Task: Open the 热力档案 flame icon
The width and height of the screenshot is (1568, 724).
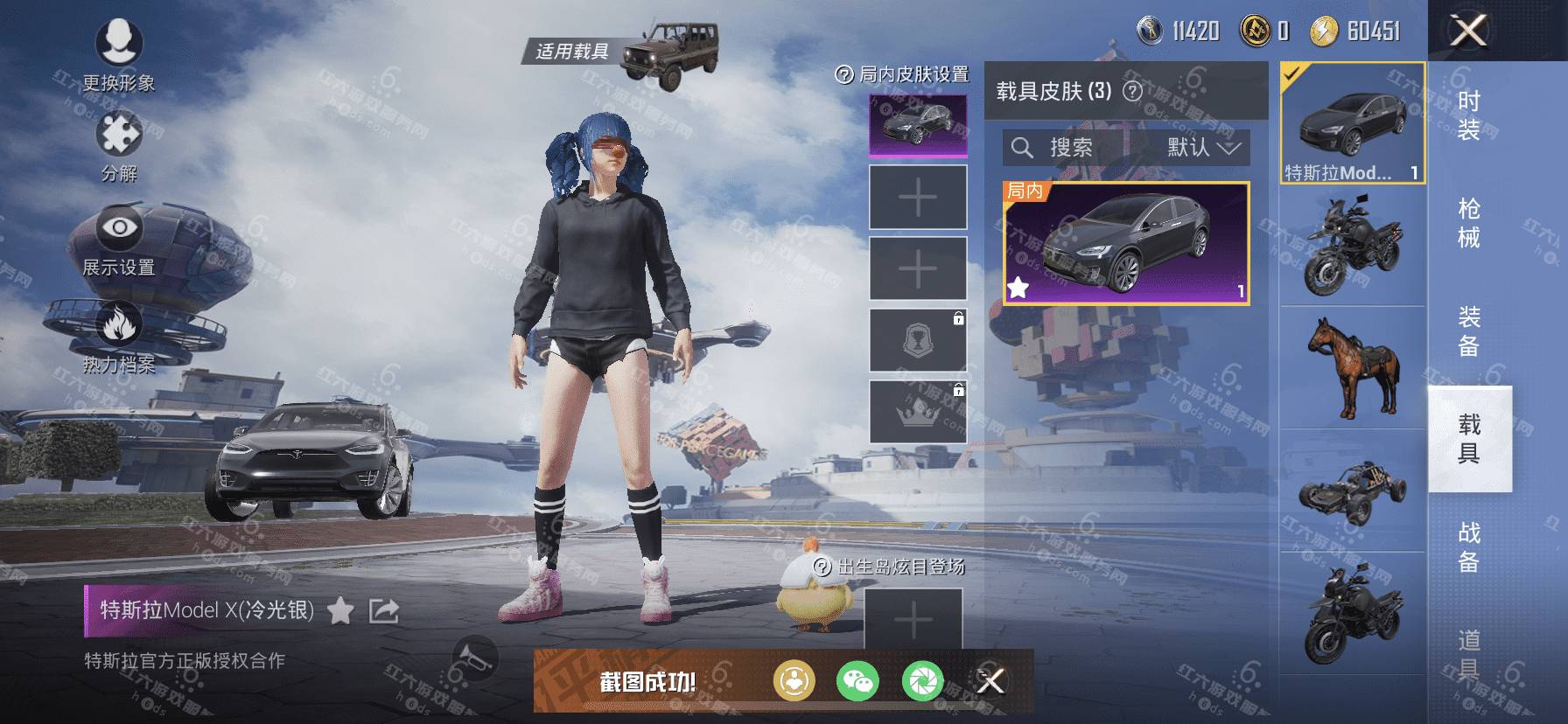Action: (x=118, y=337)
